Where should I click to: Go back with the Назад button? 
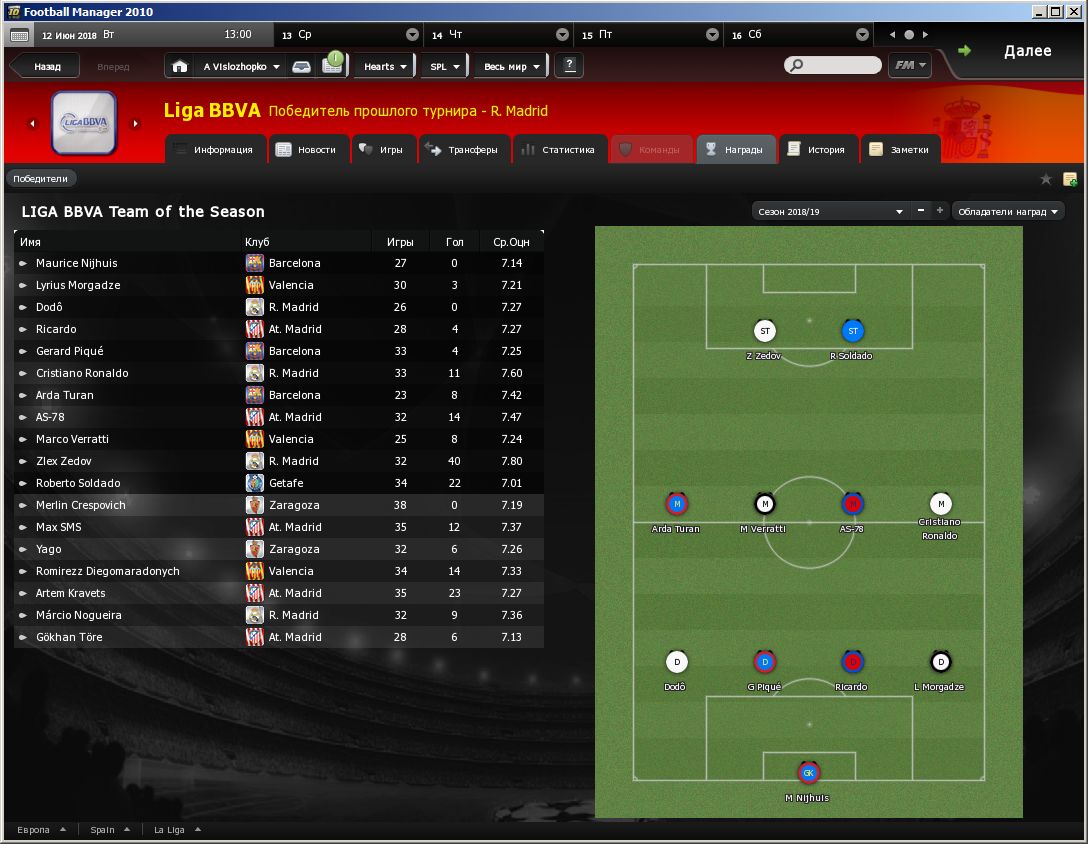(46, 67)
